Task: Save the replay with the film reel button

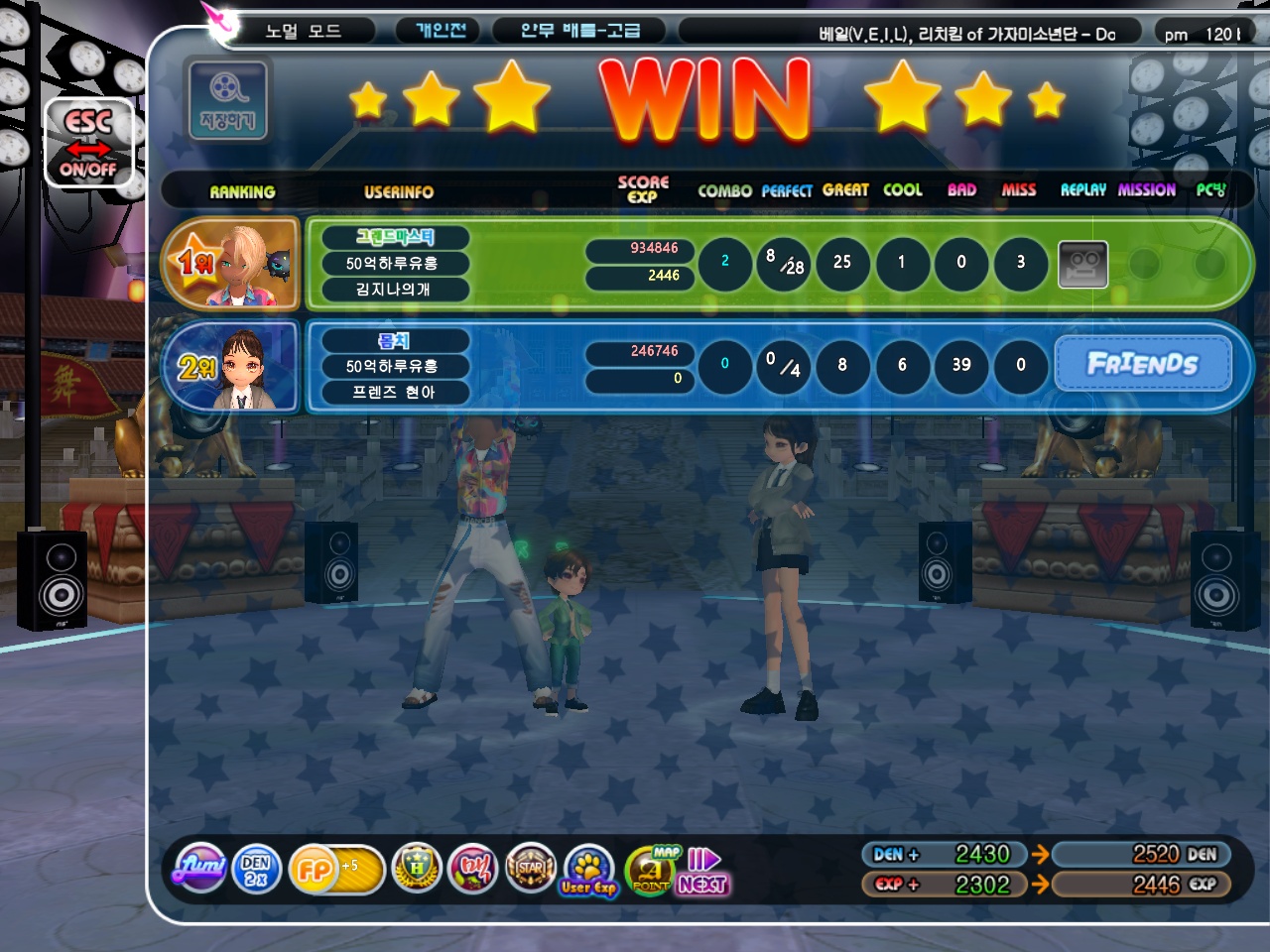Action: 227,100
